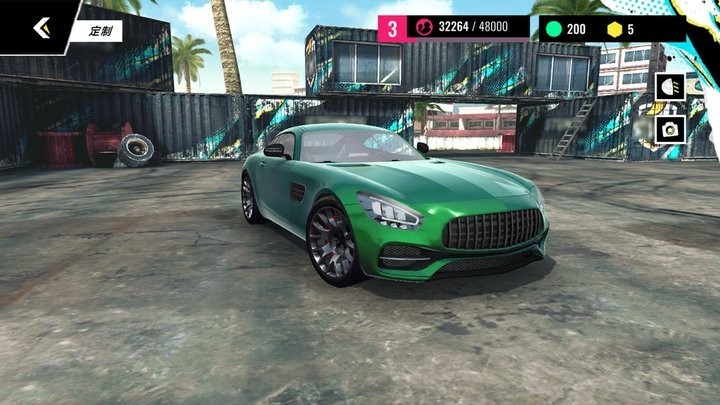
Task: Go back using the arrow button
Action: (x=41, y=27)
